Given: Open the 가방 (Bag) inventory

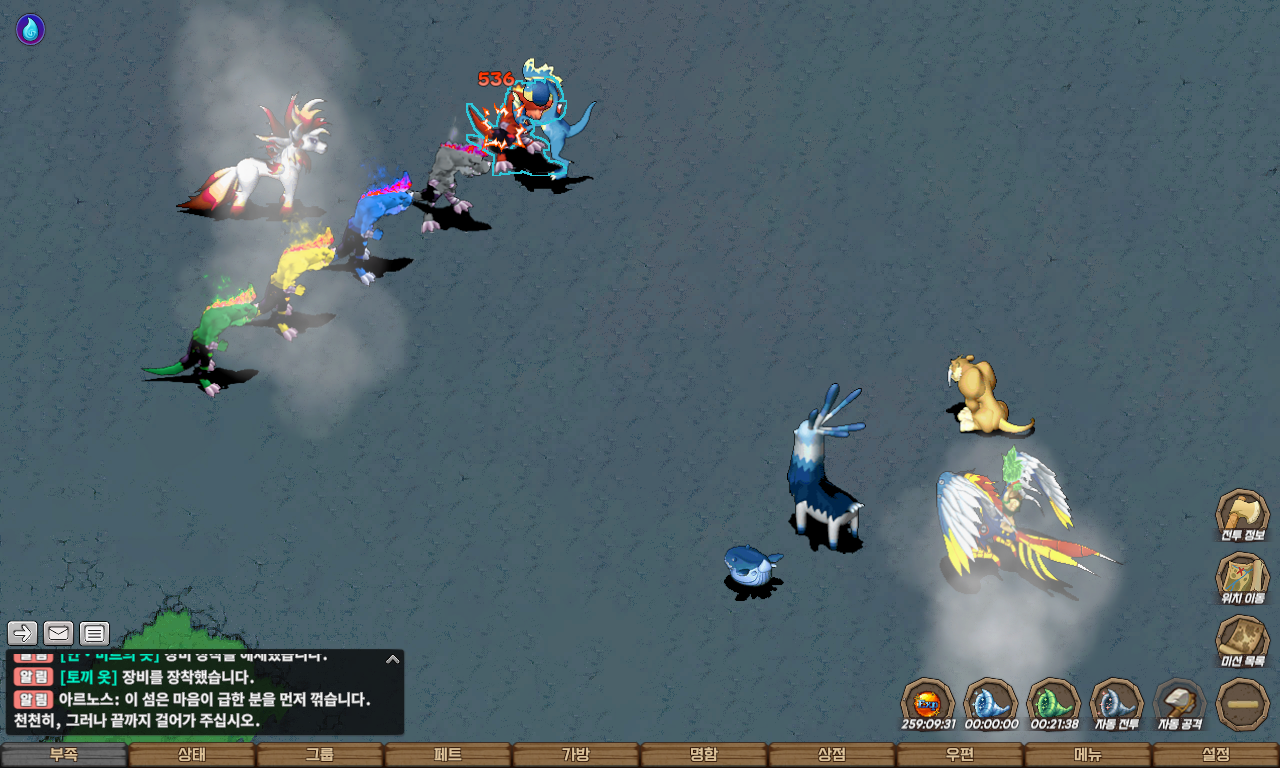Looking at the screenshot, I should pos(575,755).
